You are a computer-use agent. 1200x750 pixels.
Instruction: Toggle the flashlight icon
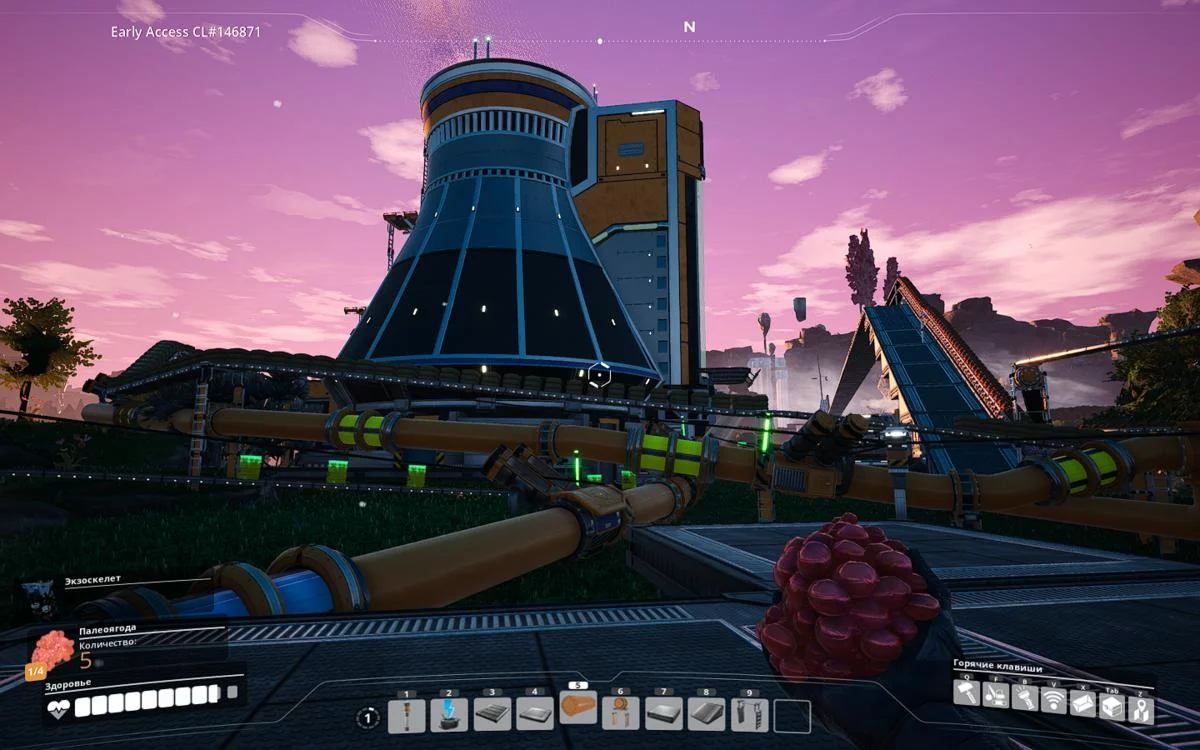tap(1024, 697)
